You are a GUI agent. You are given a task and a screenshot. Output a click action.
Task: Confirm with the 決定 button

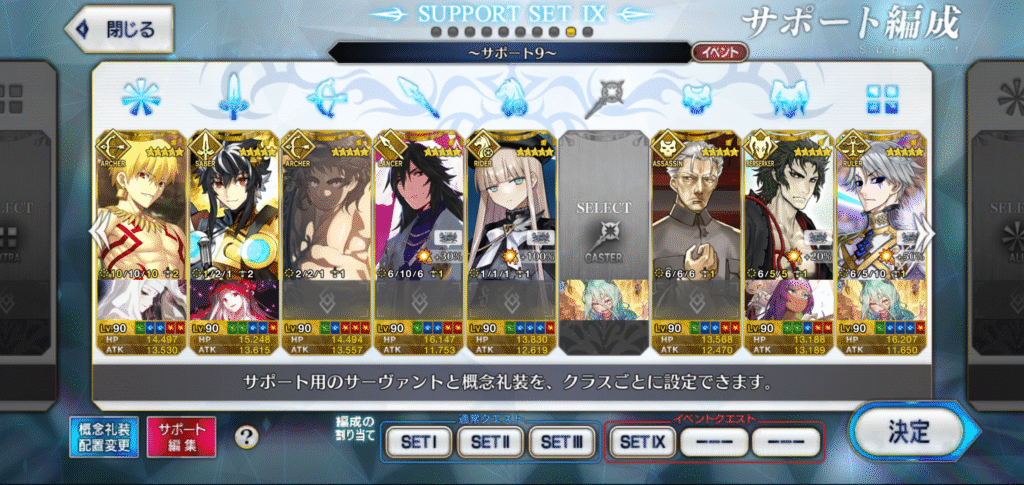(907, 432)
